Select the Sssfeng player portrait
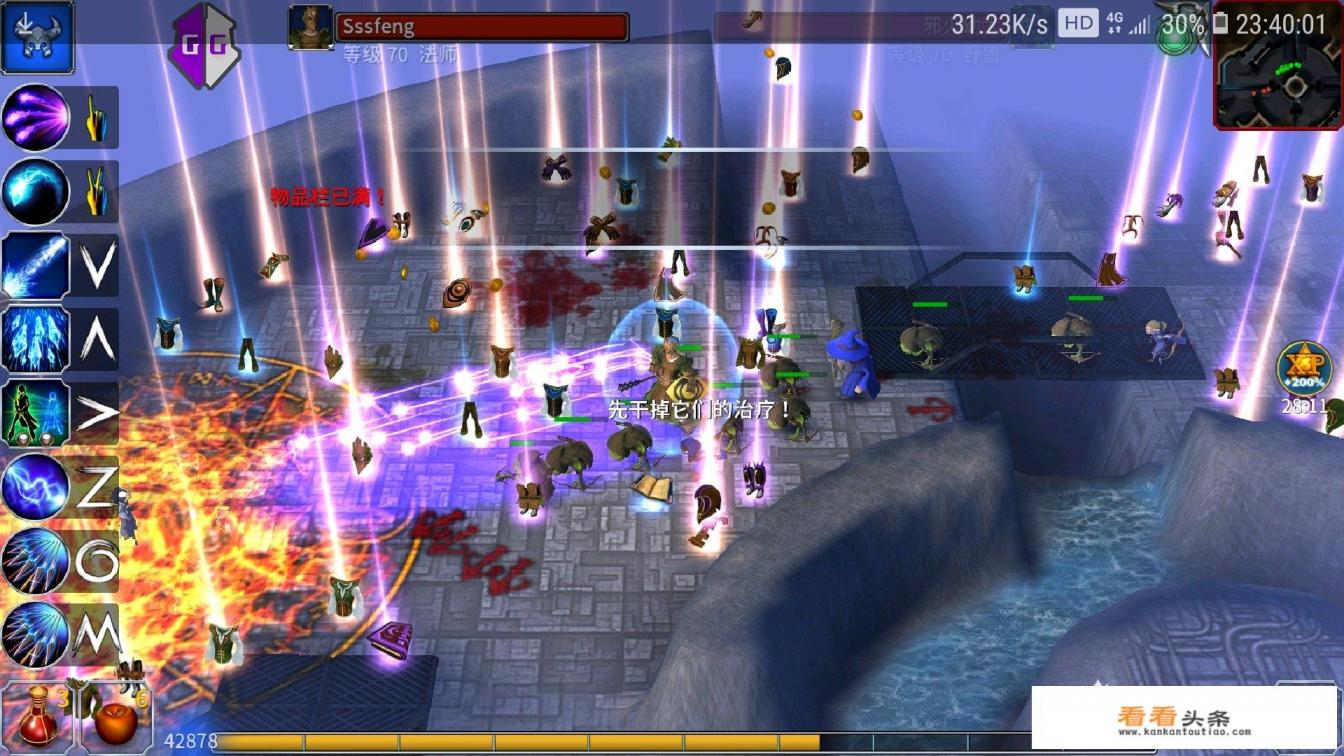Screen dimensions: 1344x756 tap(310, 27)
